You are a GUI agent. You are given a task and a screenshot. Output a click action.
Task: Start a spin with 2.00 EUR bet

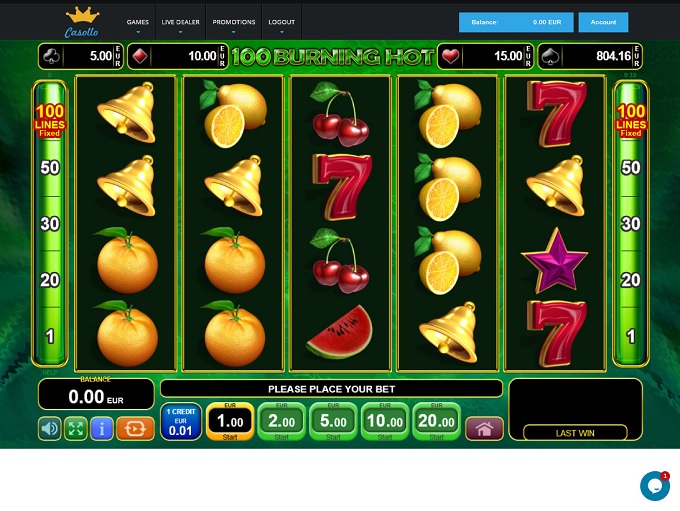[x=281, y=423]
